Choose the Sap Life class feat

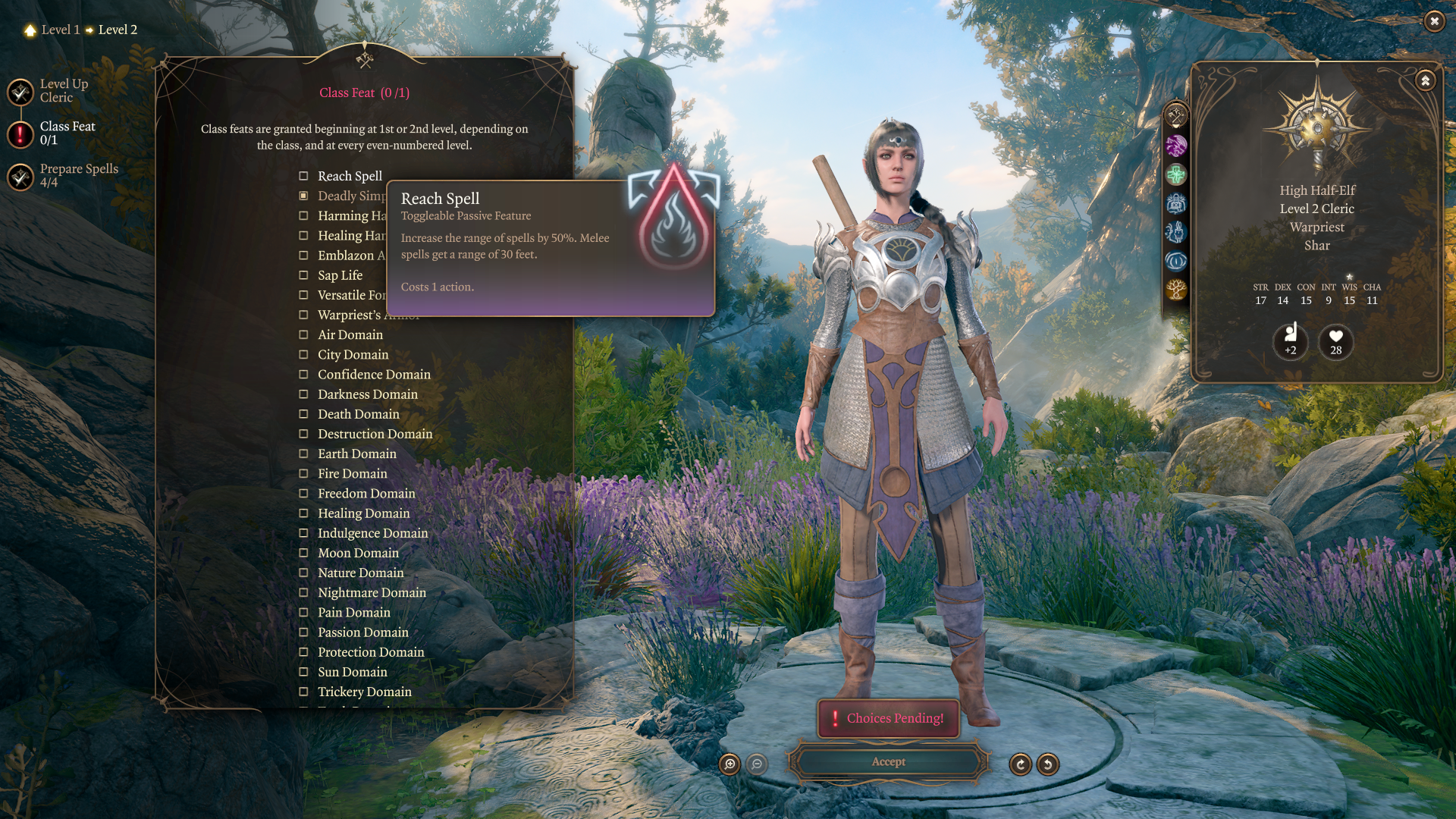coord(303,275)
